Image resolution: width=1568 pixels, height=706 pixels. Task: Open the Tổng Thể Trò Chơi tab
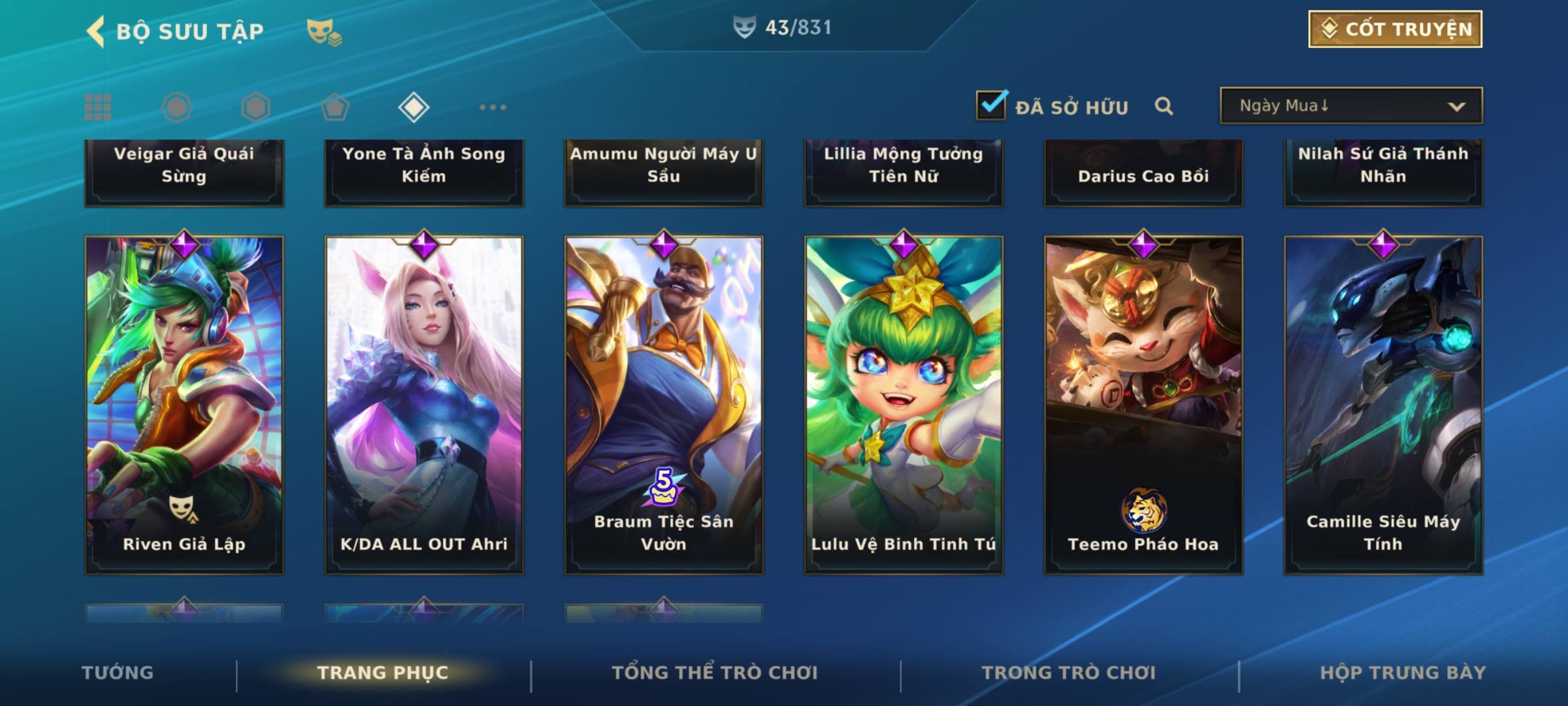(x=715, y=673)
